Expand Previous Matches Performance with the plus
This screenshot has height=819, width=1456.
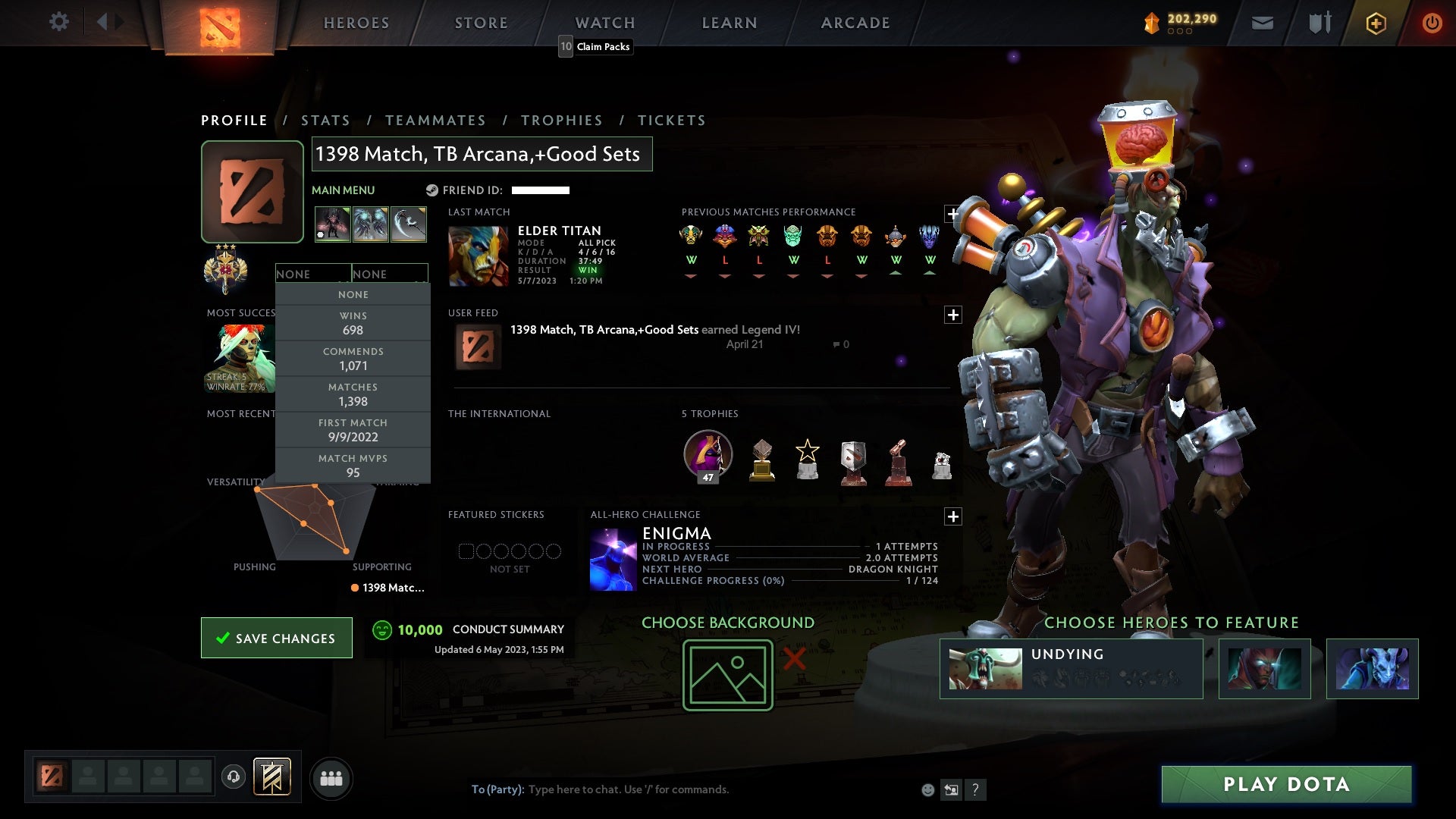point(953,214)
